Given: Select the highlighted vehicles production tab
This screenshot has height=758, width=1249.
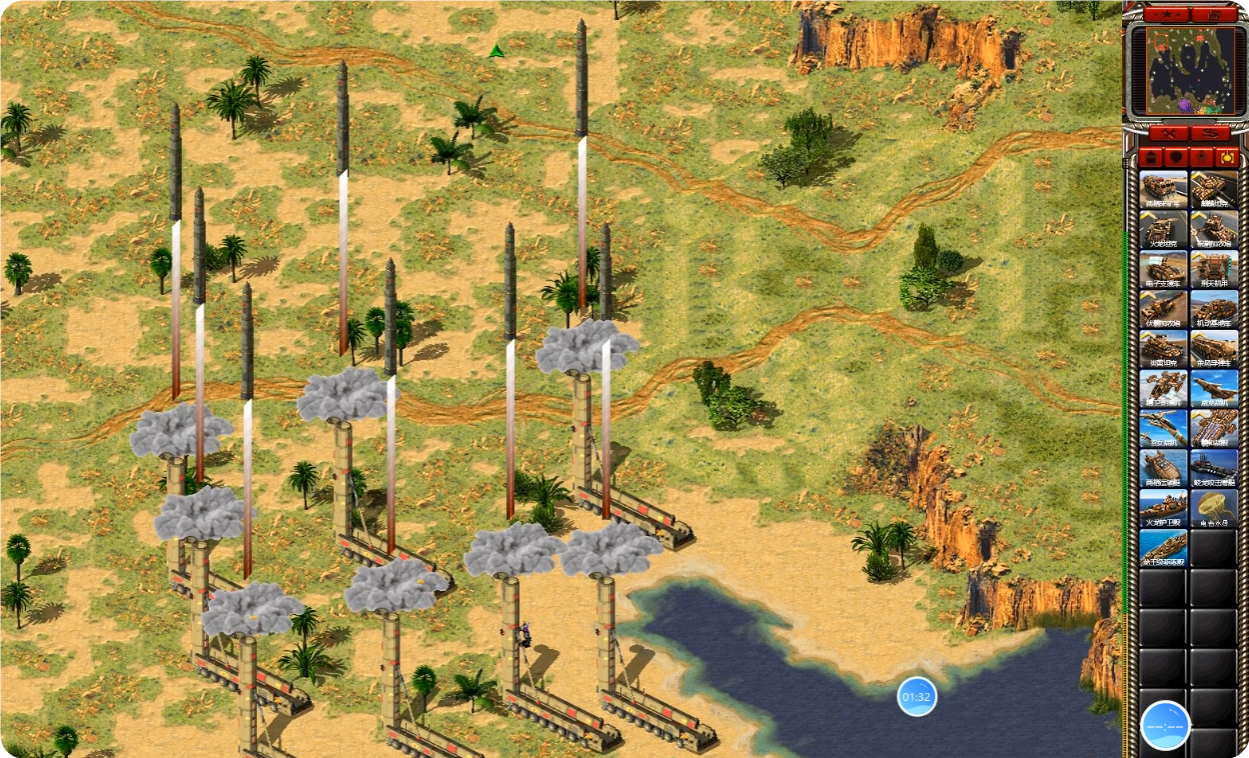Looking at the screenshot, I should coord(1226,158).
